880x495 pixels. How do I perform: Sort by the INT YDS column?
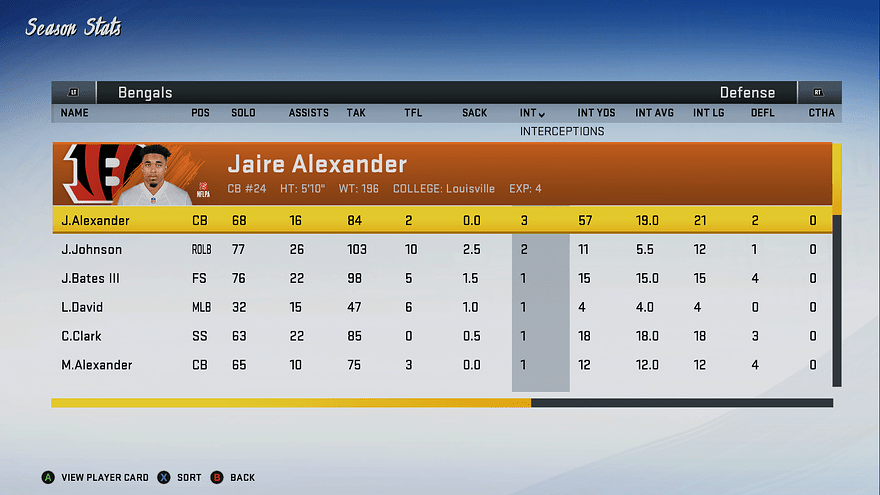click(x=596, y=113)
